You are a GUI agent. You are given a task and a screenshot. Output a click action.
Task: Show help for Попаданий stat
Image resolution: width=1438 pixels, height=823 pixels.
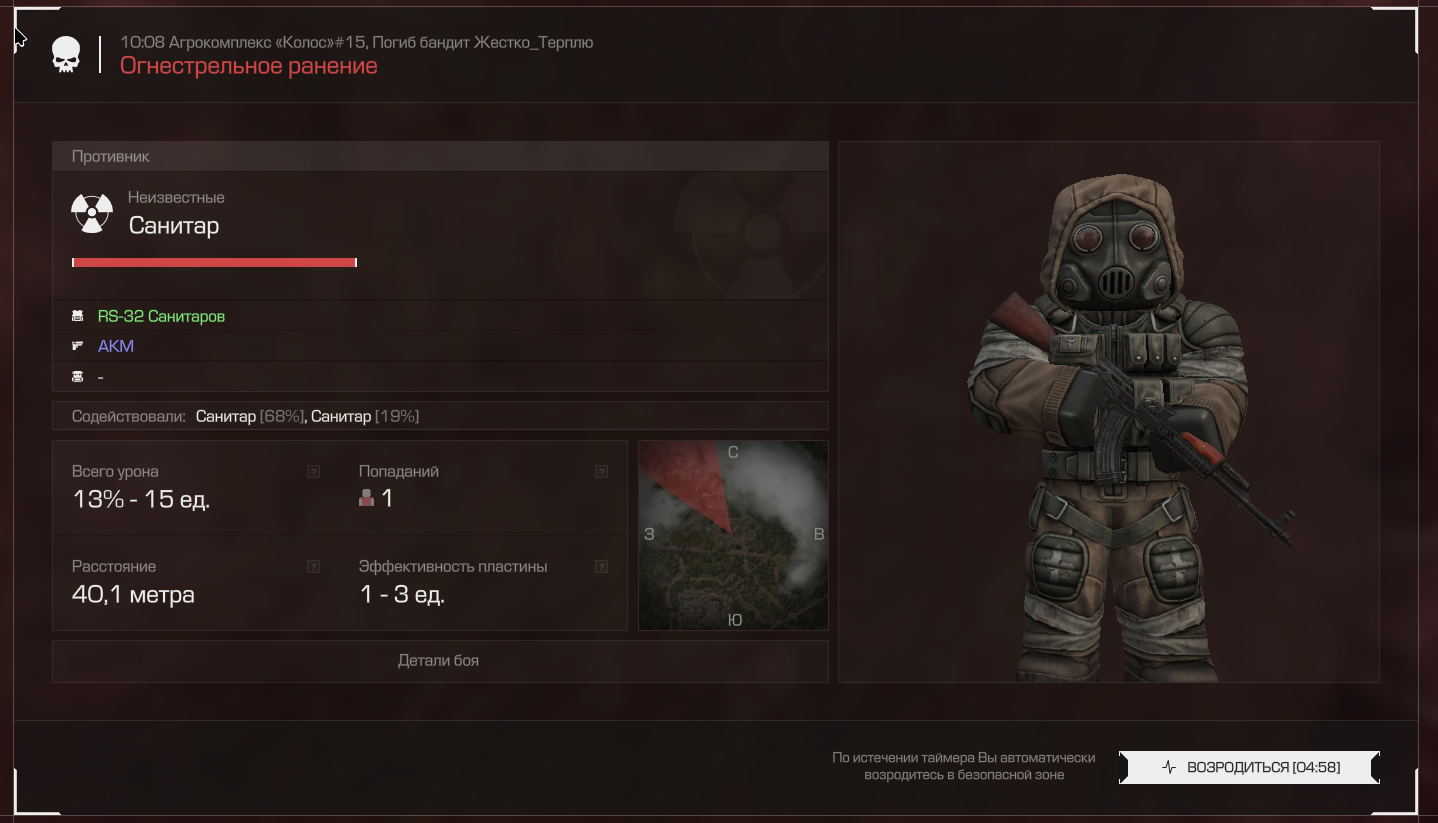pos(601,472)
